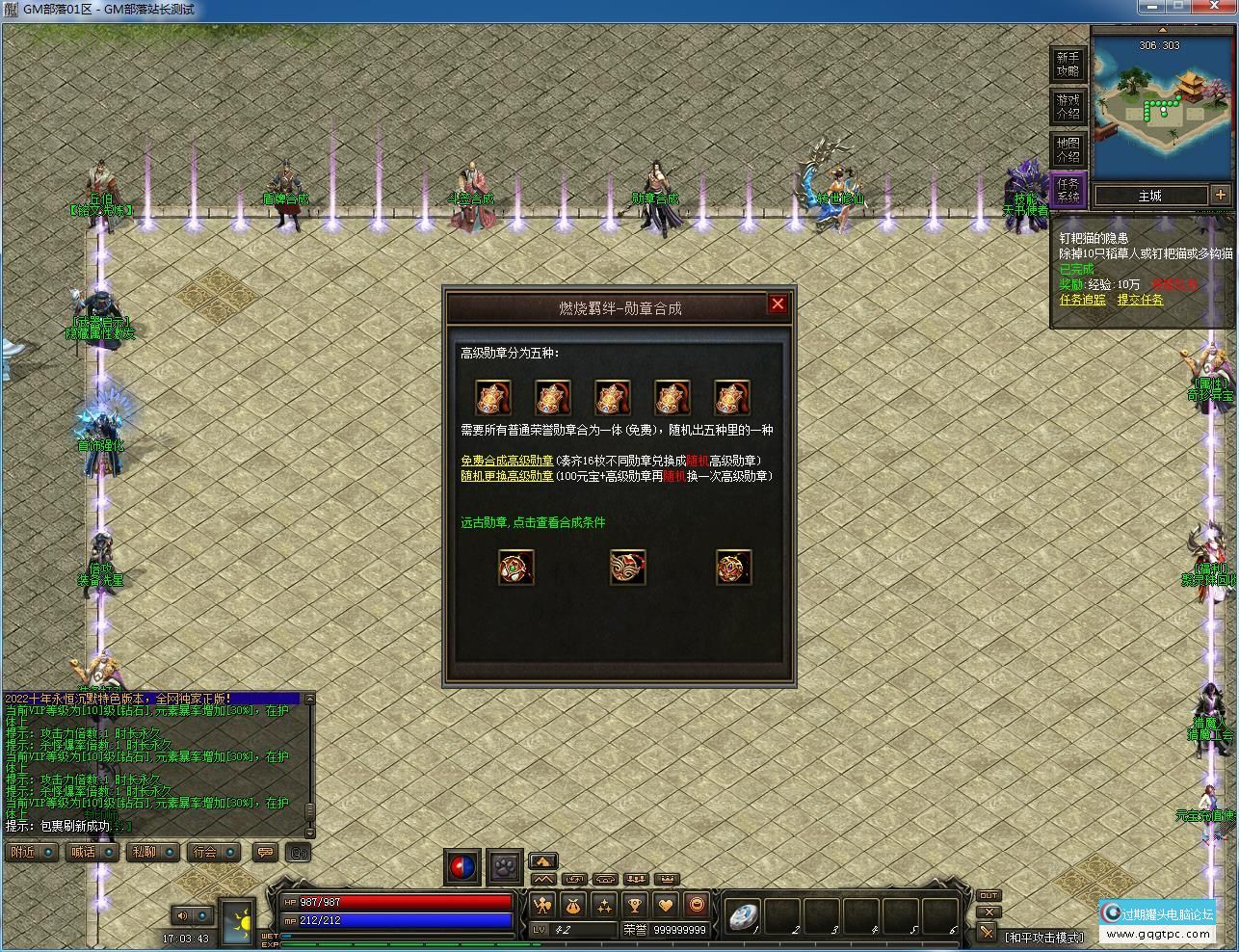Toggle the 行会 chat channel orb
Viewport: 1239px width, 952px height.
pyautogui.click(x=229, y=852)
